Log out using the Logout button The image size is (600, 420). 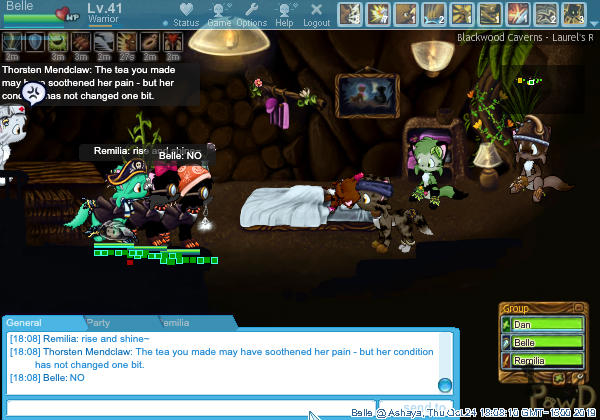316,15
